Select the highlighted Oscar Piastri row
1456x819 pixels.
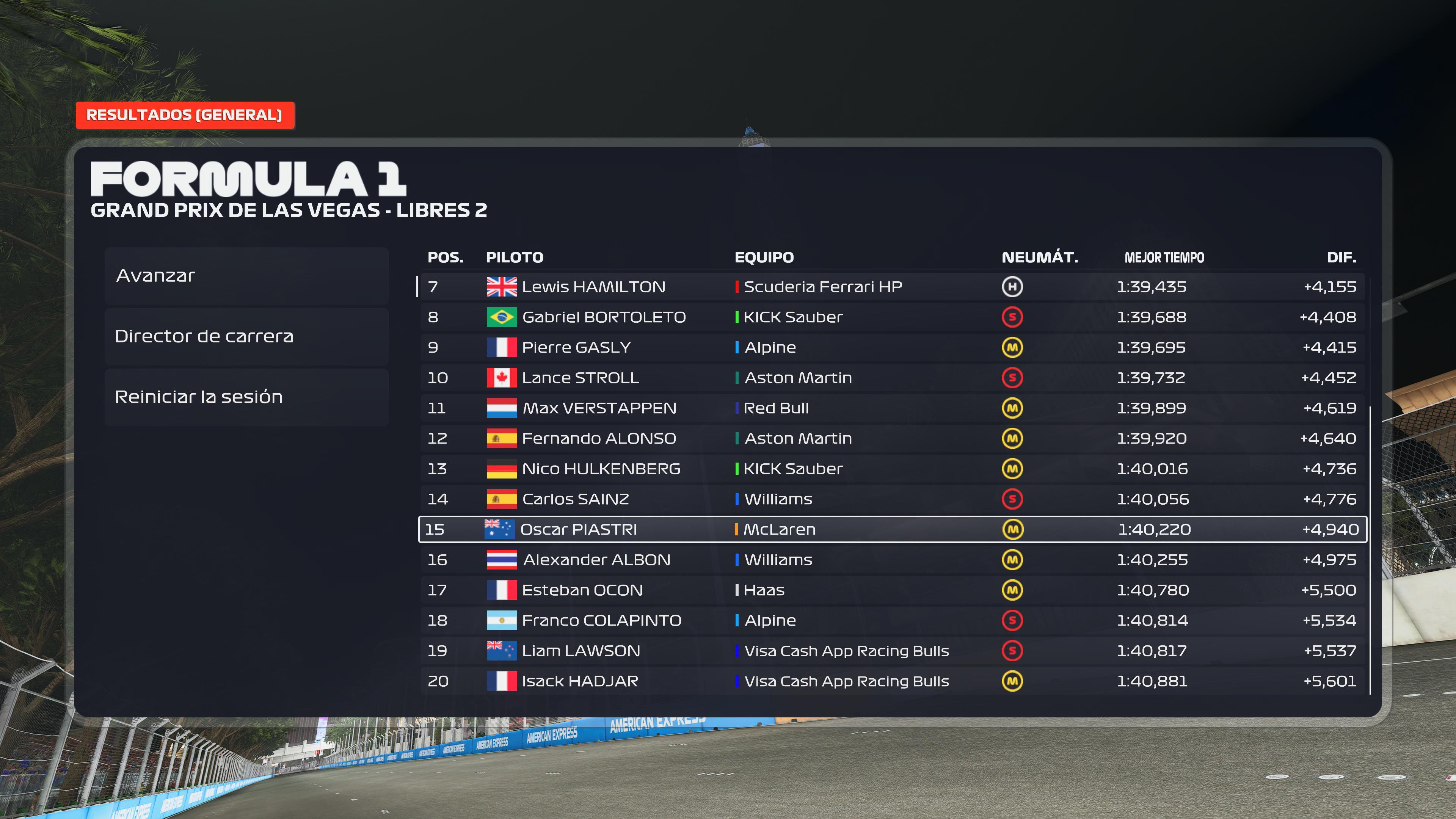click(892, 530)
